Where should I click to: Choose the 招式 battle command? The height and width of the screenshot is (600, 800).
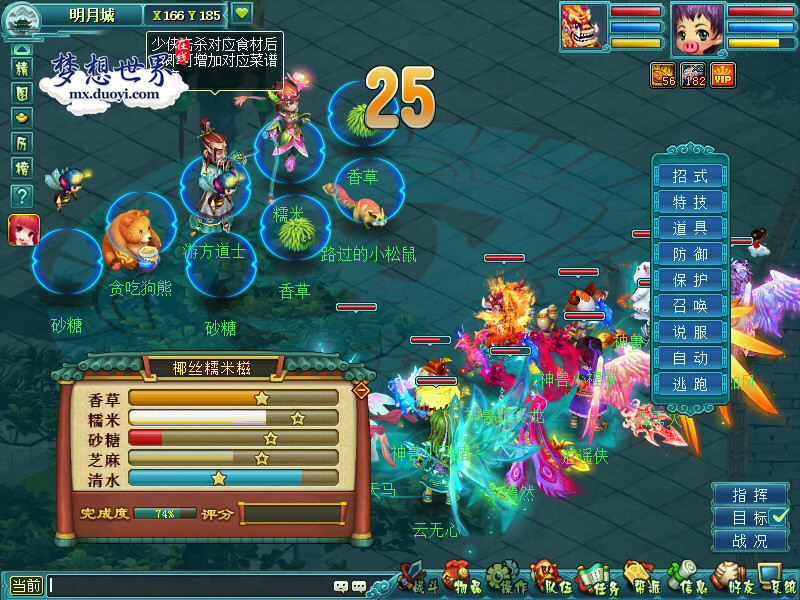690,176
